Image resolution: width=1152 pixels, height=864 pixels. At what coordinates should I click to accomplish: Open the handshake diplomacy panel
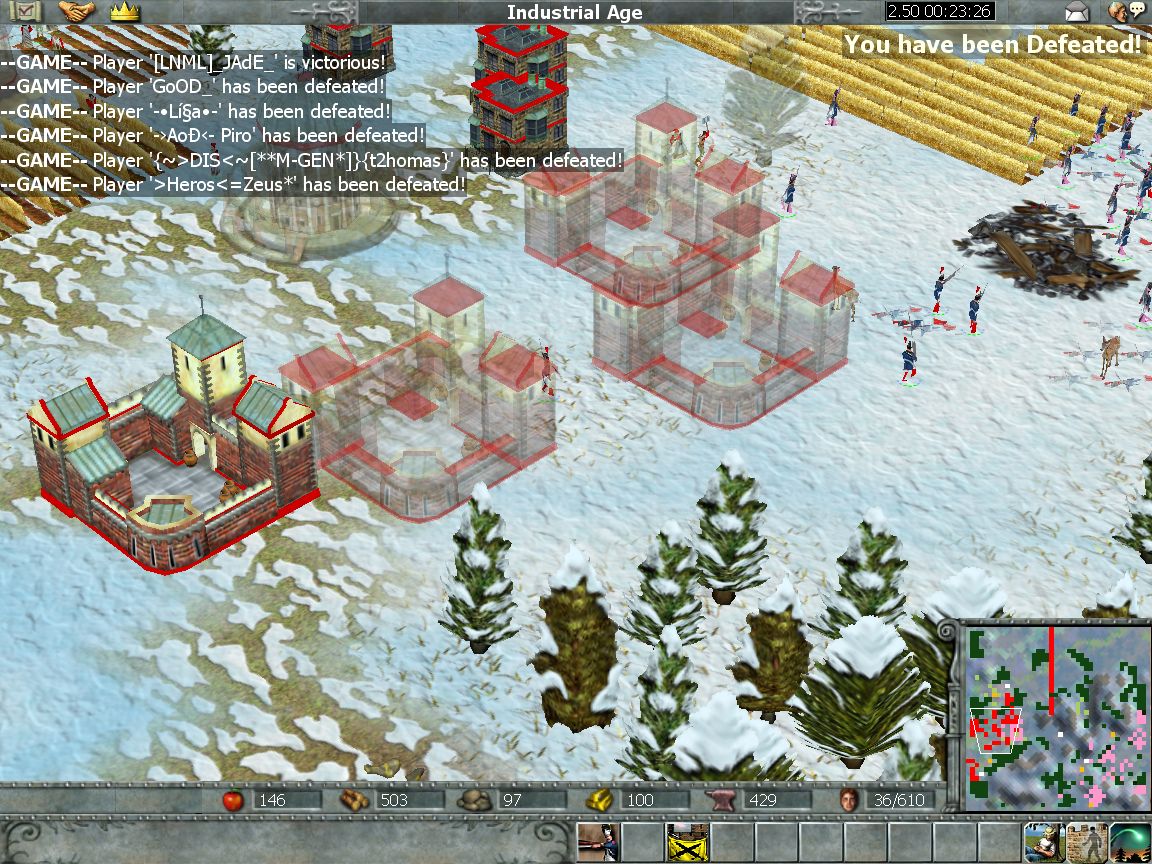(76, 12)
